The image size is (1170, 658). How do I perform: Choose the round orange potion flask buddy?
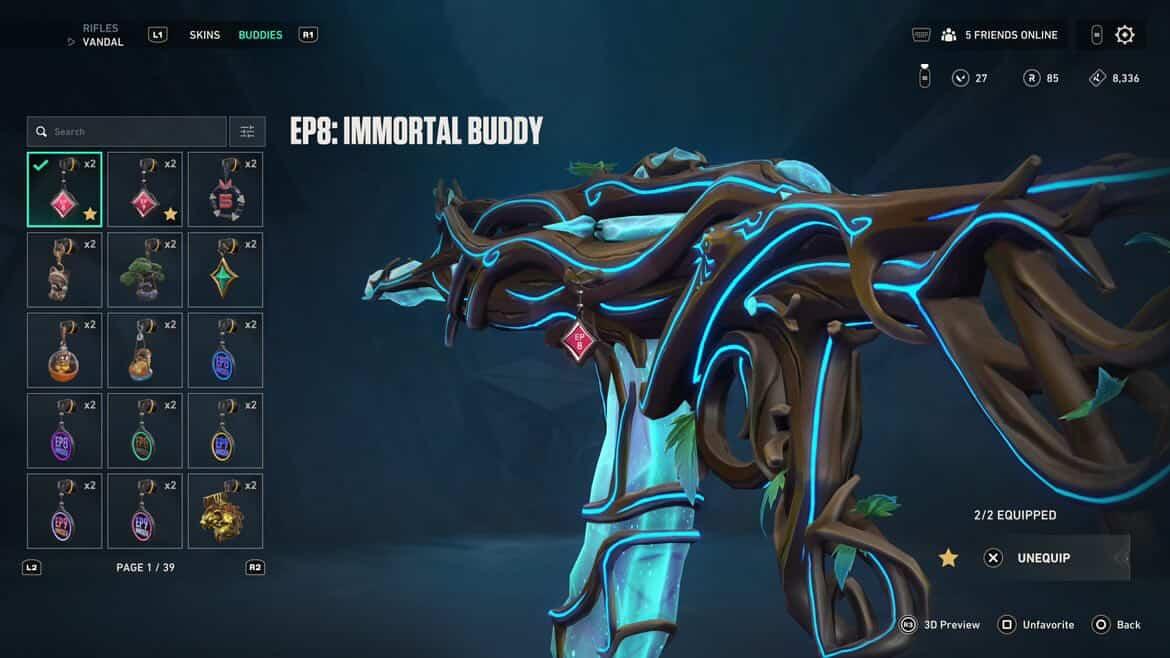tap(64, 351)
